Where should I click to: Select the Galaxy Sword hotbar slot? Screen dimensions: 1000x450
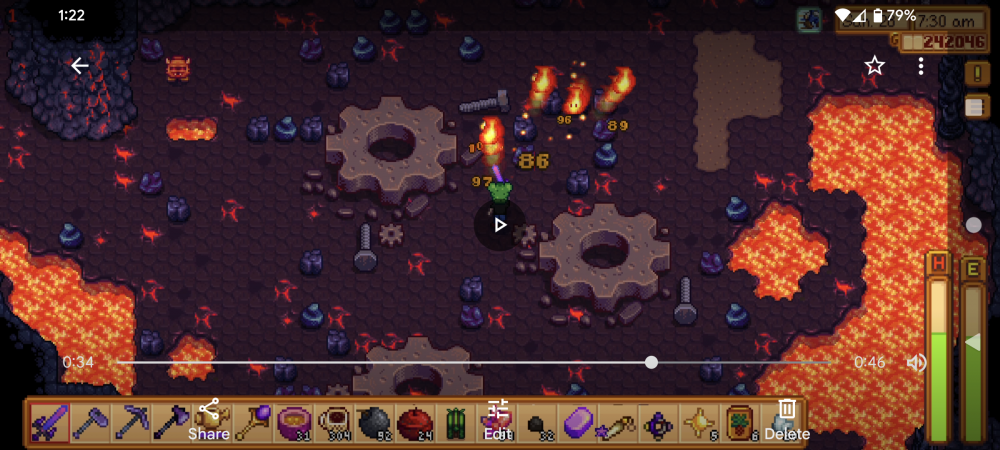[49, 422]
